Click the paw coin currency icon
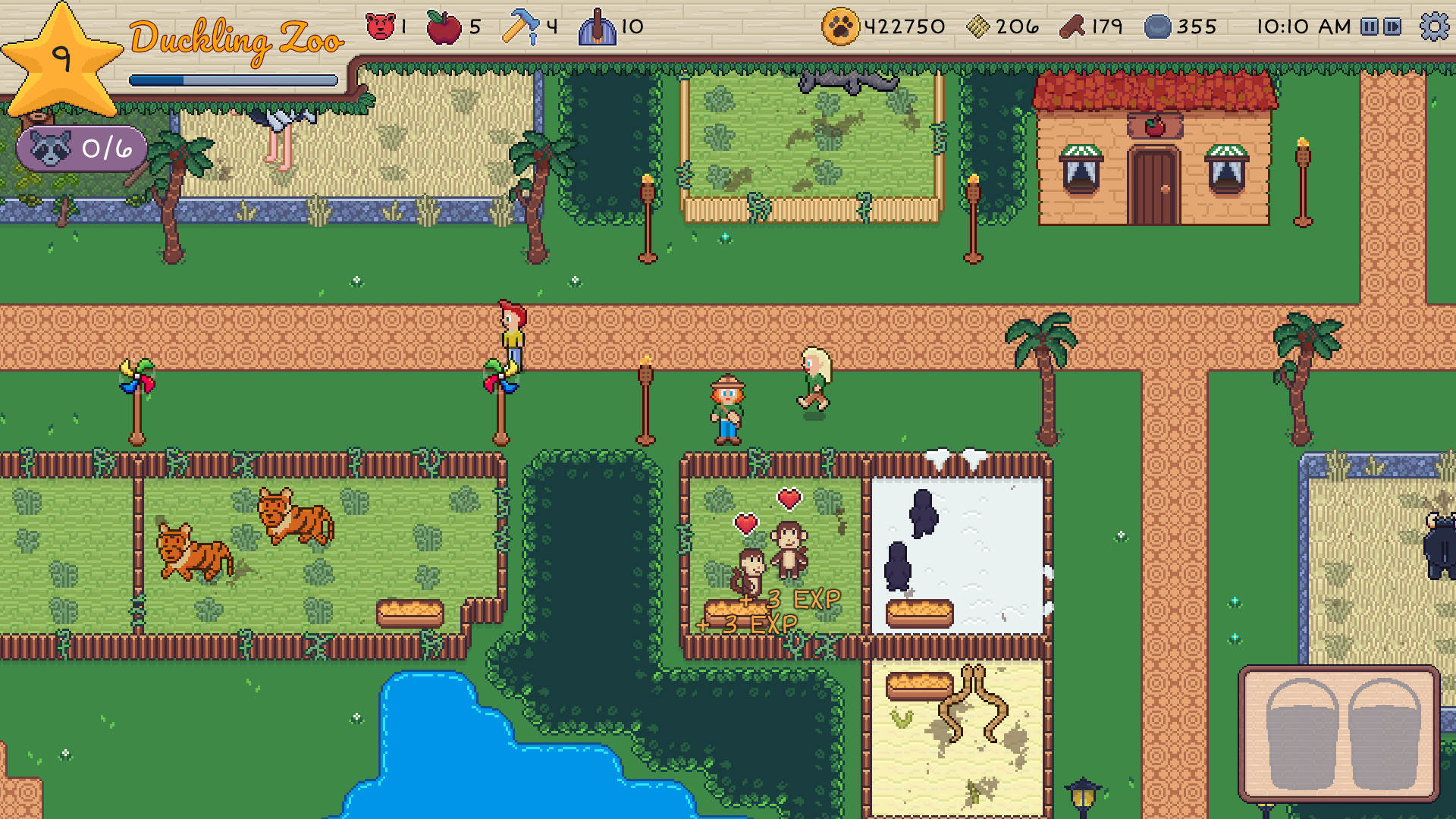Screen dimensions: 1456x819 pos(839,25)
